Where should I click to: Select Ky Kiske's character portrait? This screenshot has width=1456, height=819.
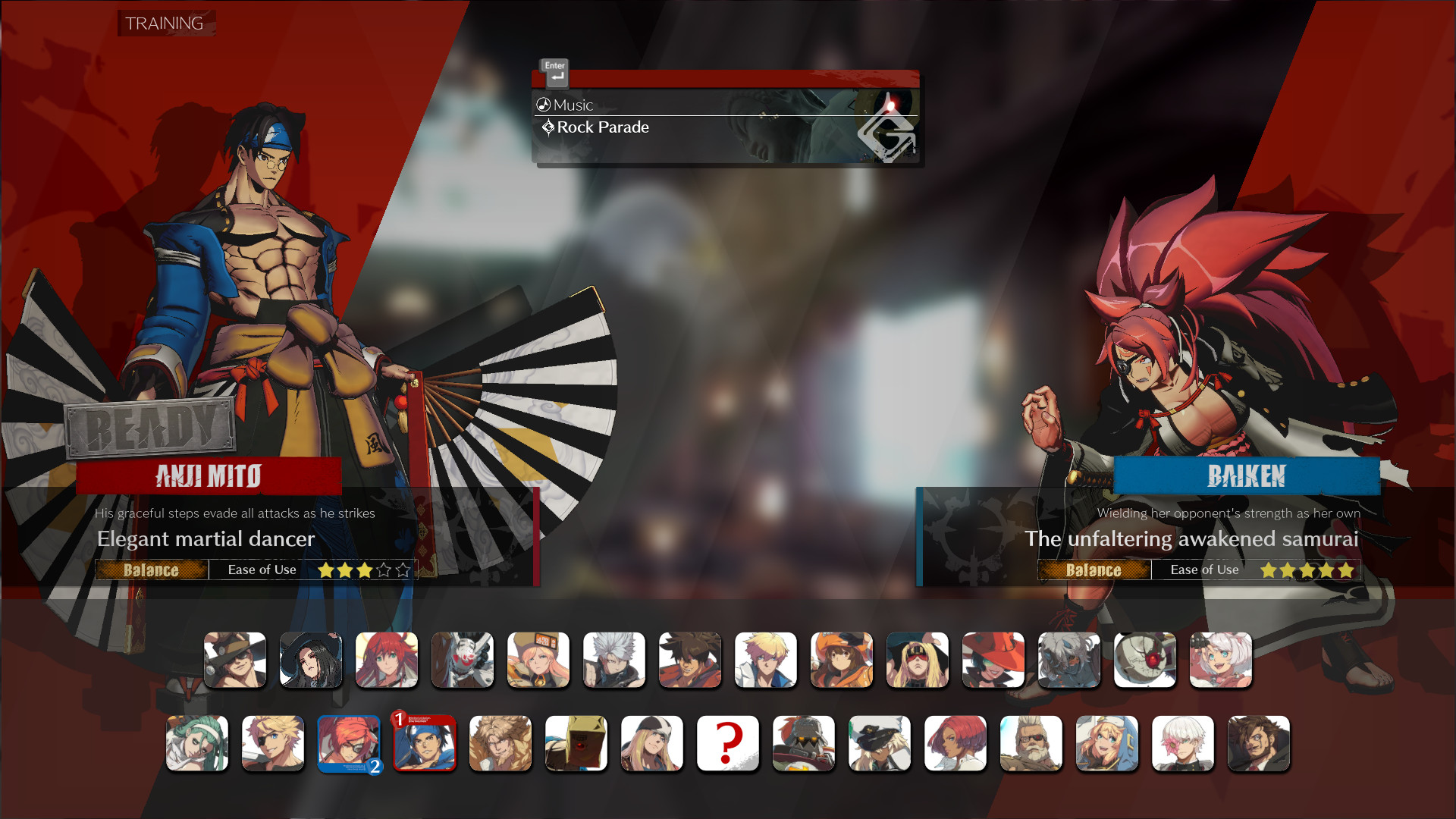click(766, 660)
